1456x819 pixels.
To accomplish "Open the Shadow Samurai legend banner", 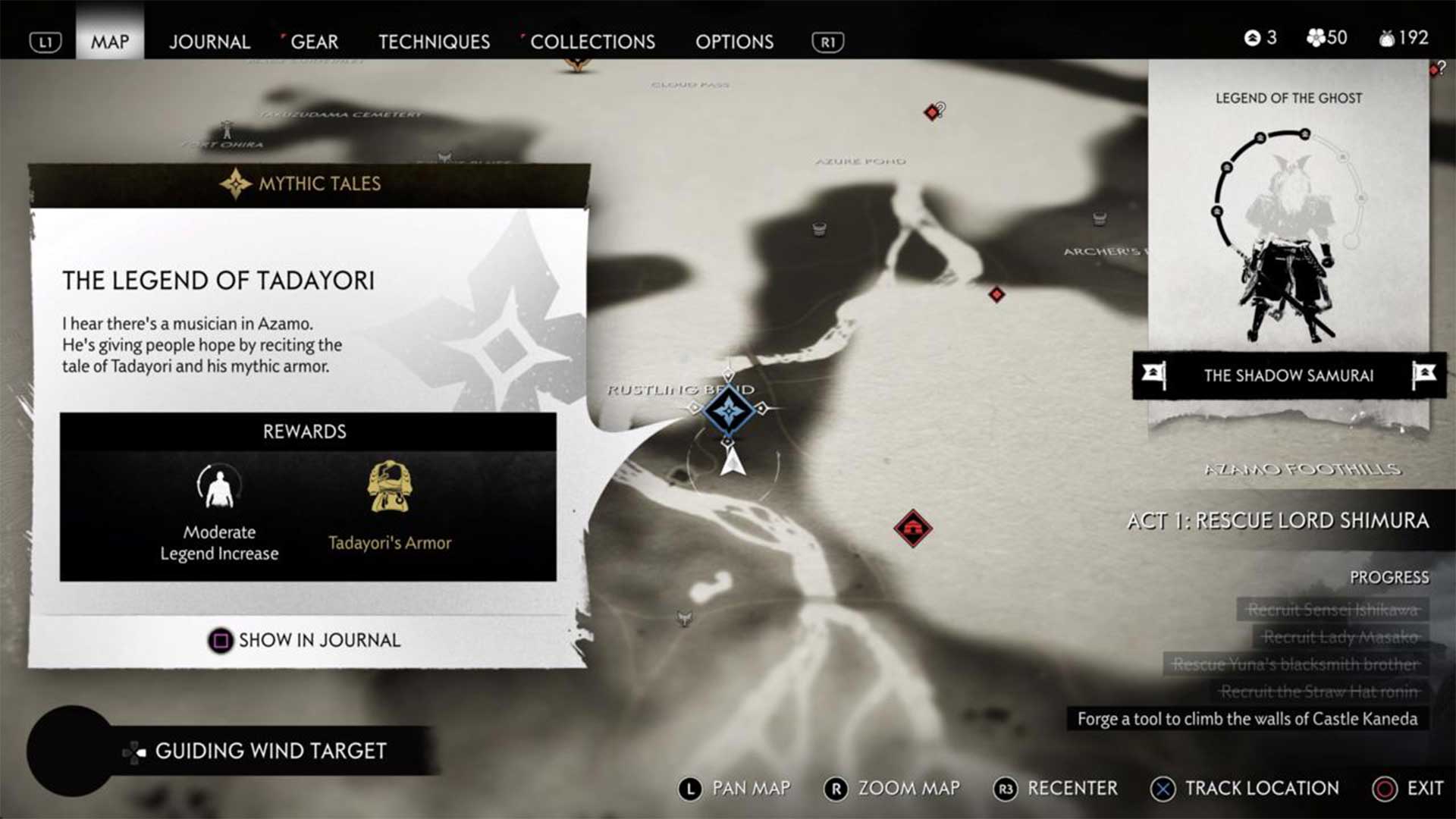I will [x=1288, y=375].
